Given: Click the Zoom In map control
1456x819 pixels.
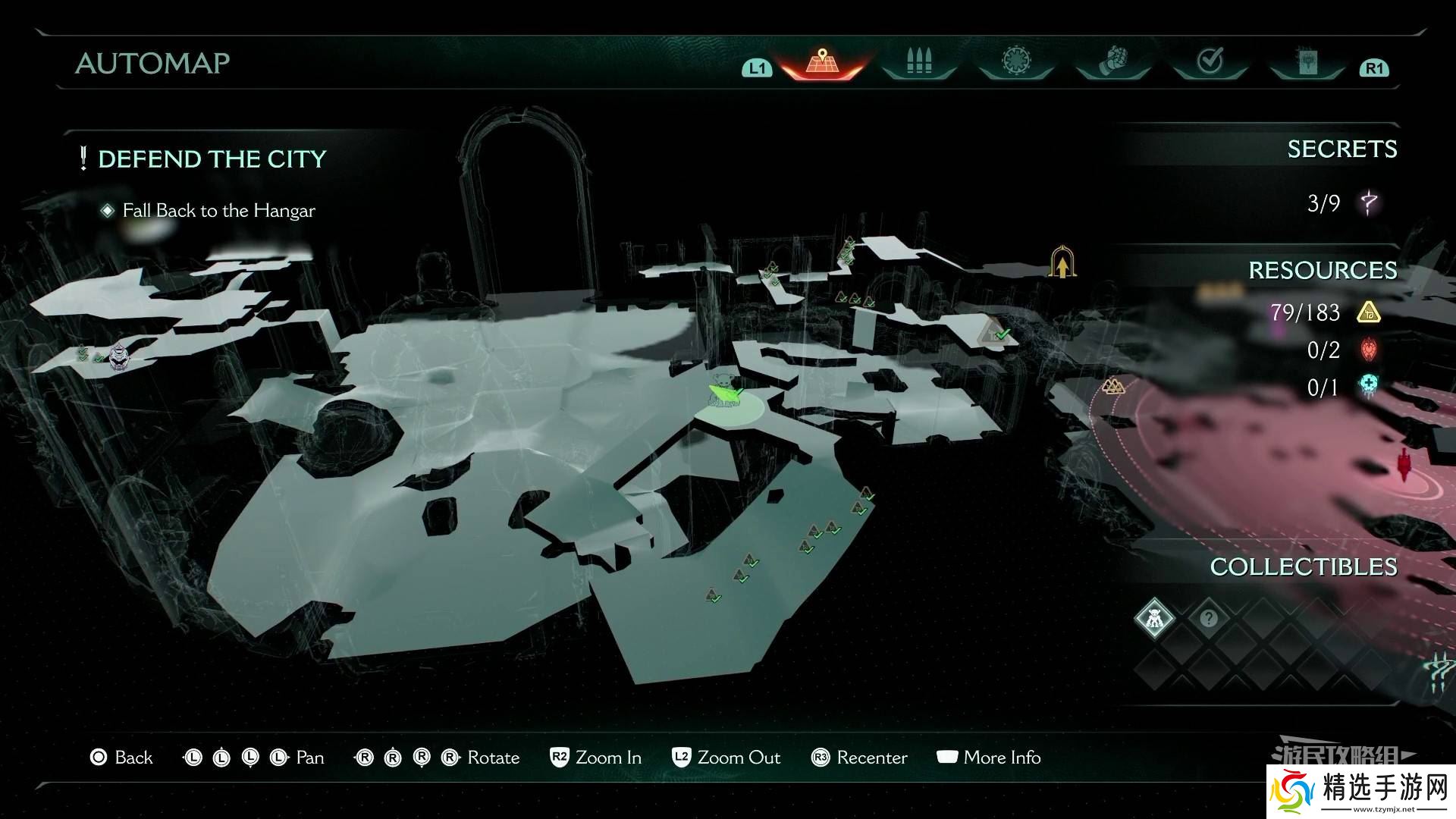Looking at the screenshot, I should point(596,758).
